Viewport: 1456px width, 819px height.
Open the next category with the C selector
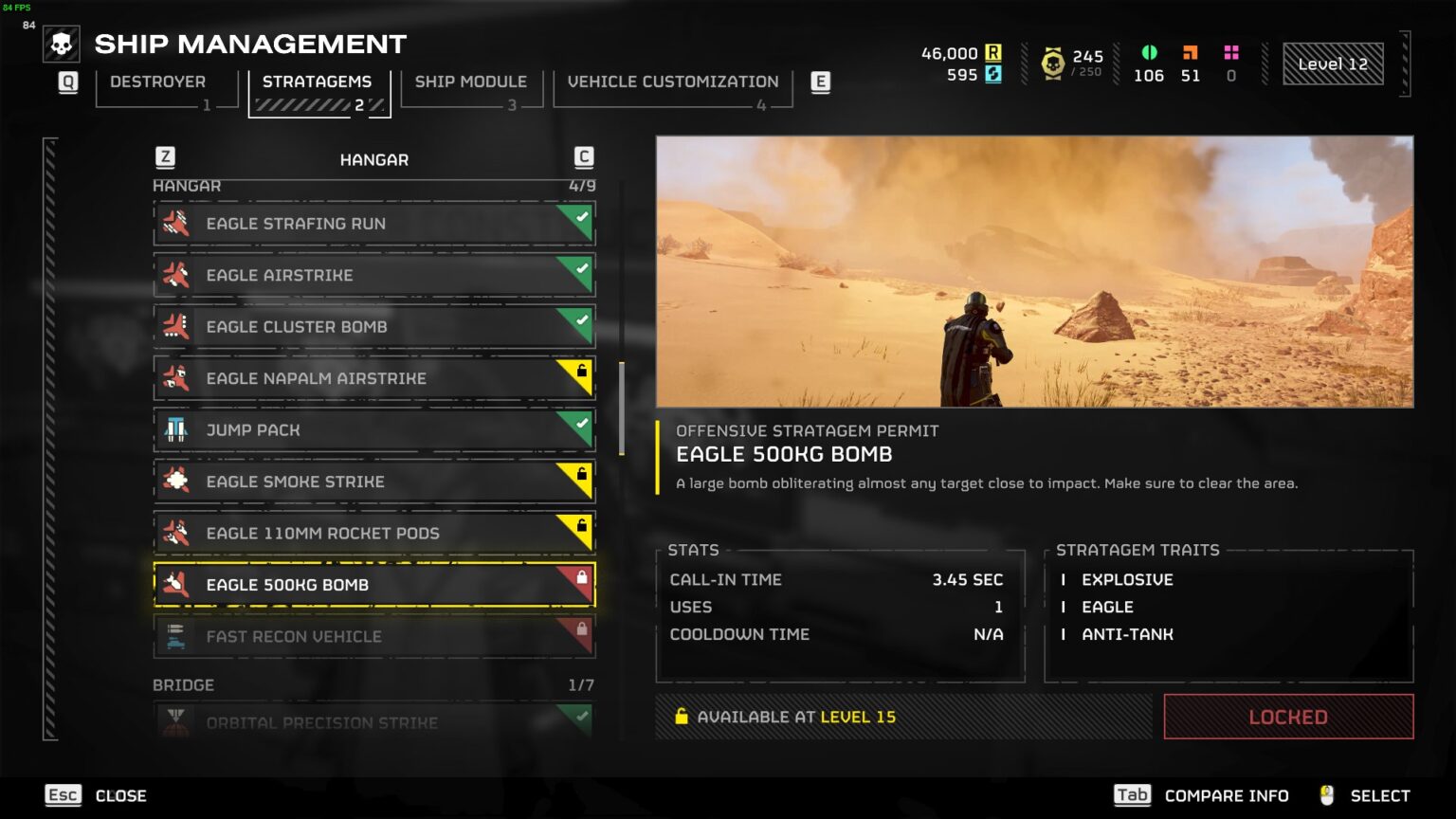coord(583,158)
